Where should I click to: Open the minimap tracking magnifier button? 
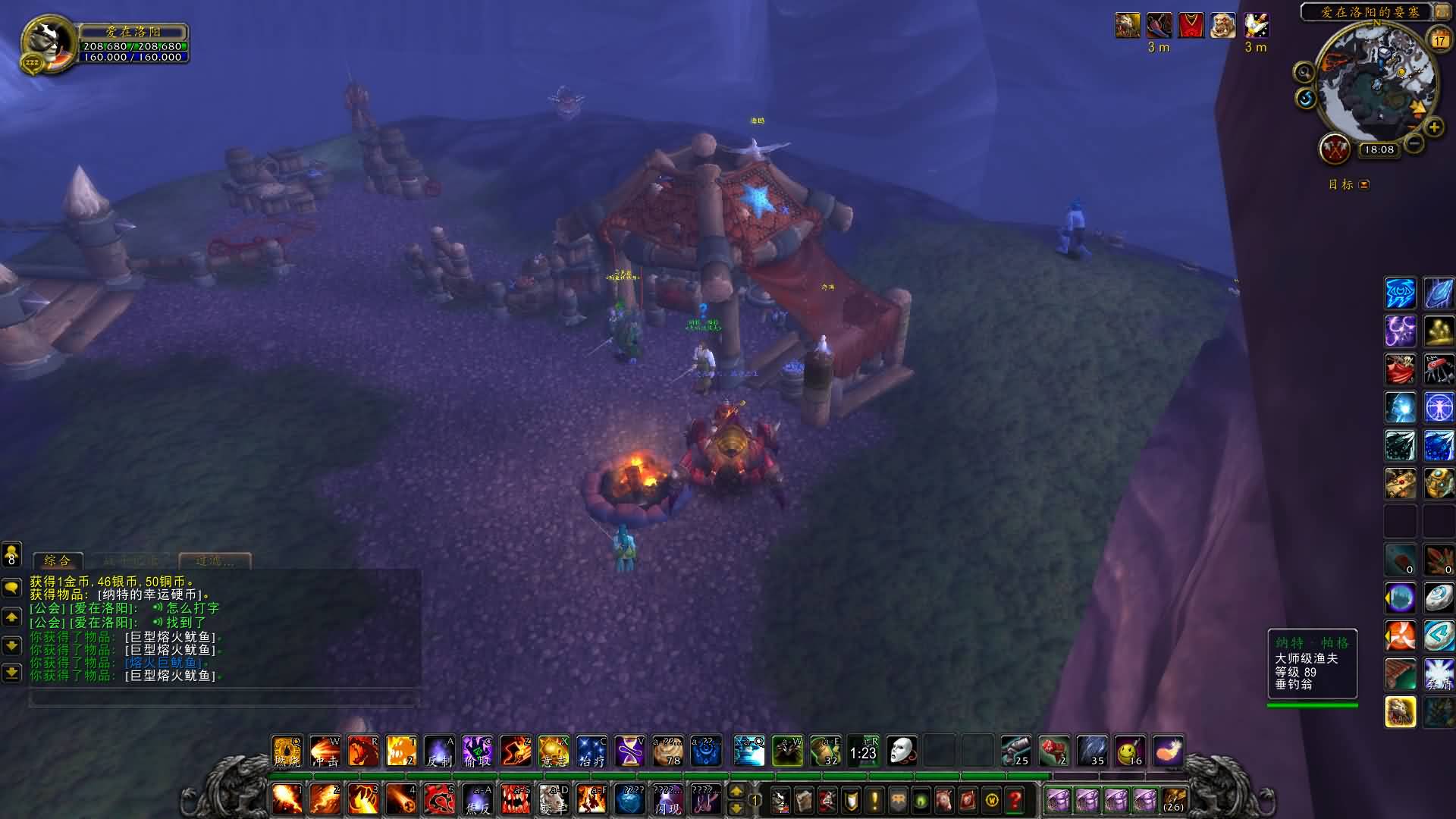tap(1304, 73)
